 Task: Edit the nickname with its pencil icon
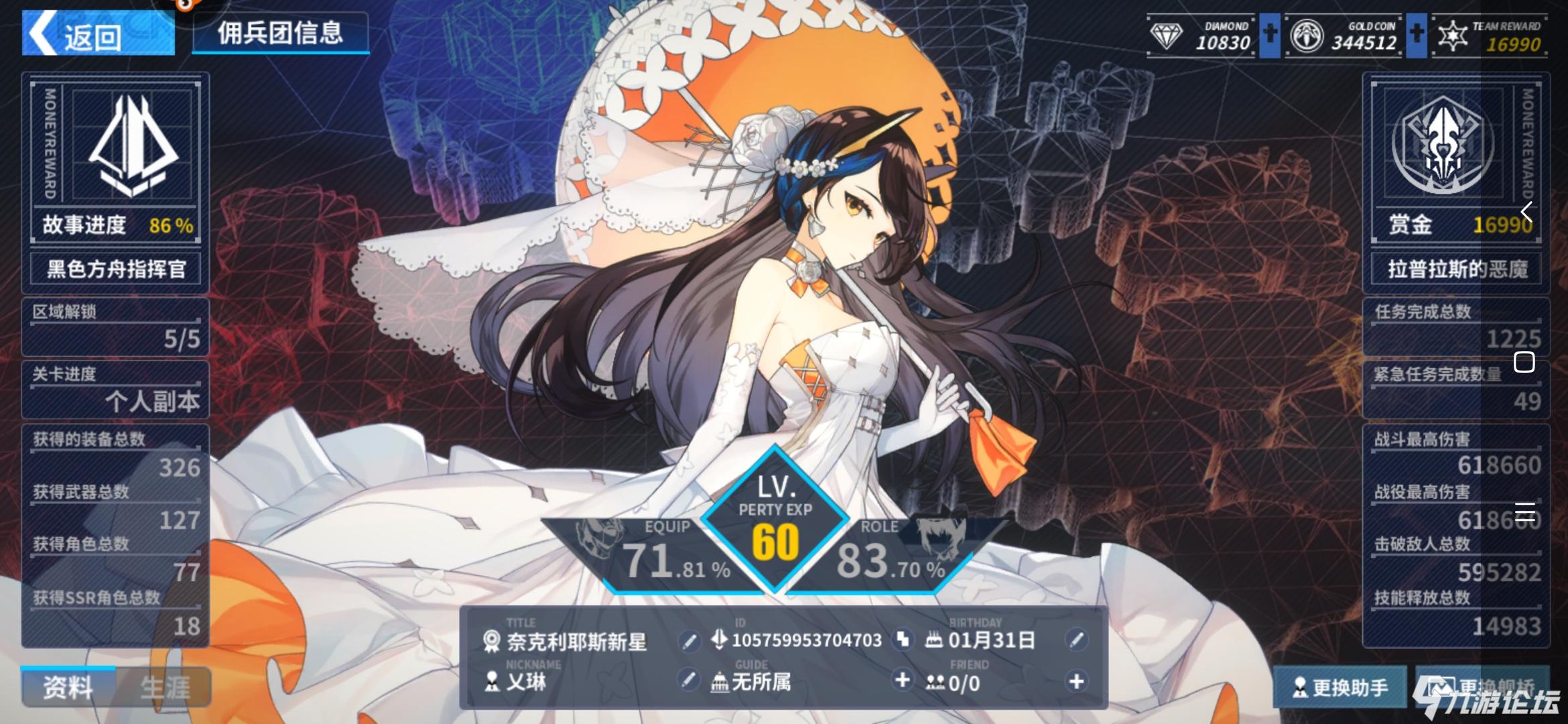[x=688, y=681]
